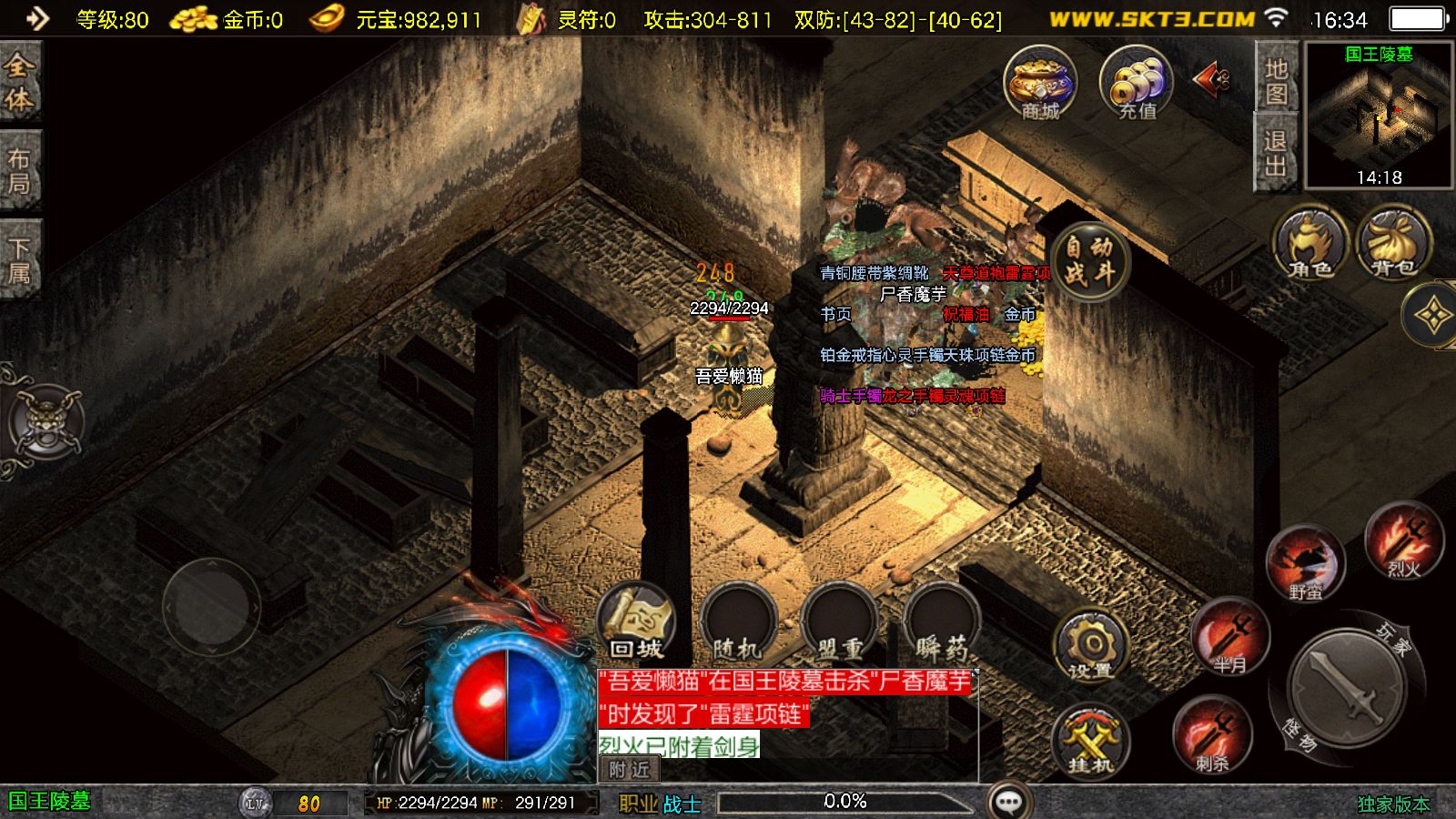Cast the 半月 half-moon skill
This screenshot has height=819, width=1456.
(1230, 637)
